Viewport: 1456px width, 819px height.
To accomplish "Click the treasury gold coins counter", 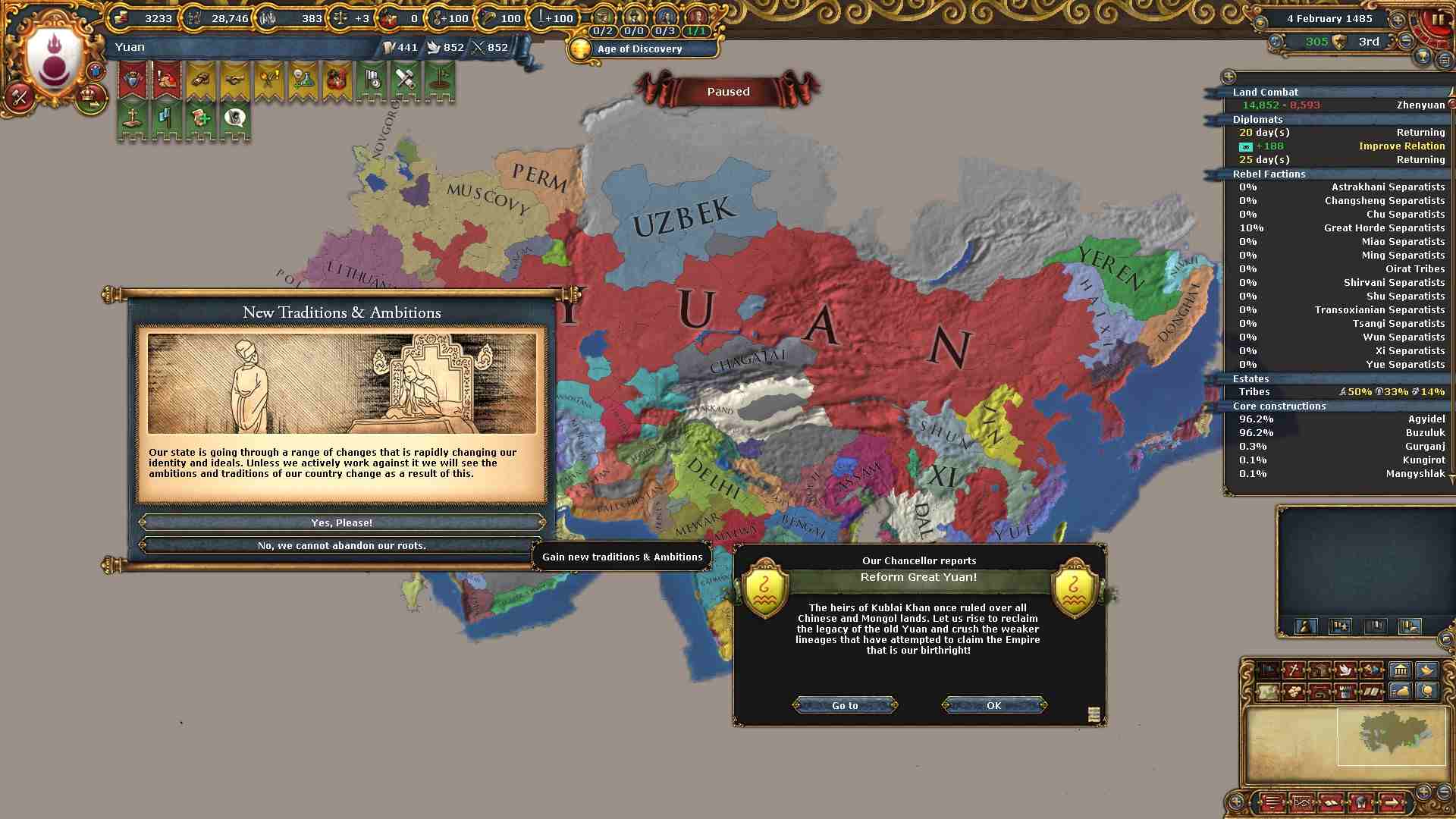I will [x=144, y=18].
